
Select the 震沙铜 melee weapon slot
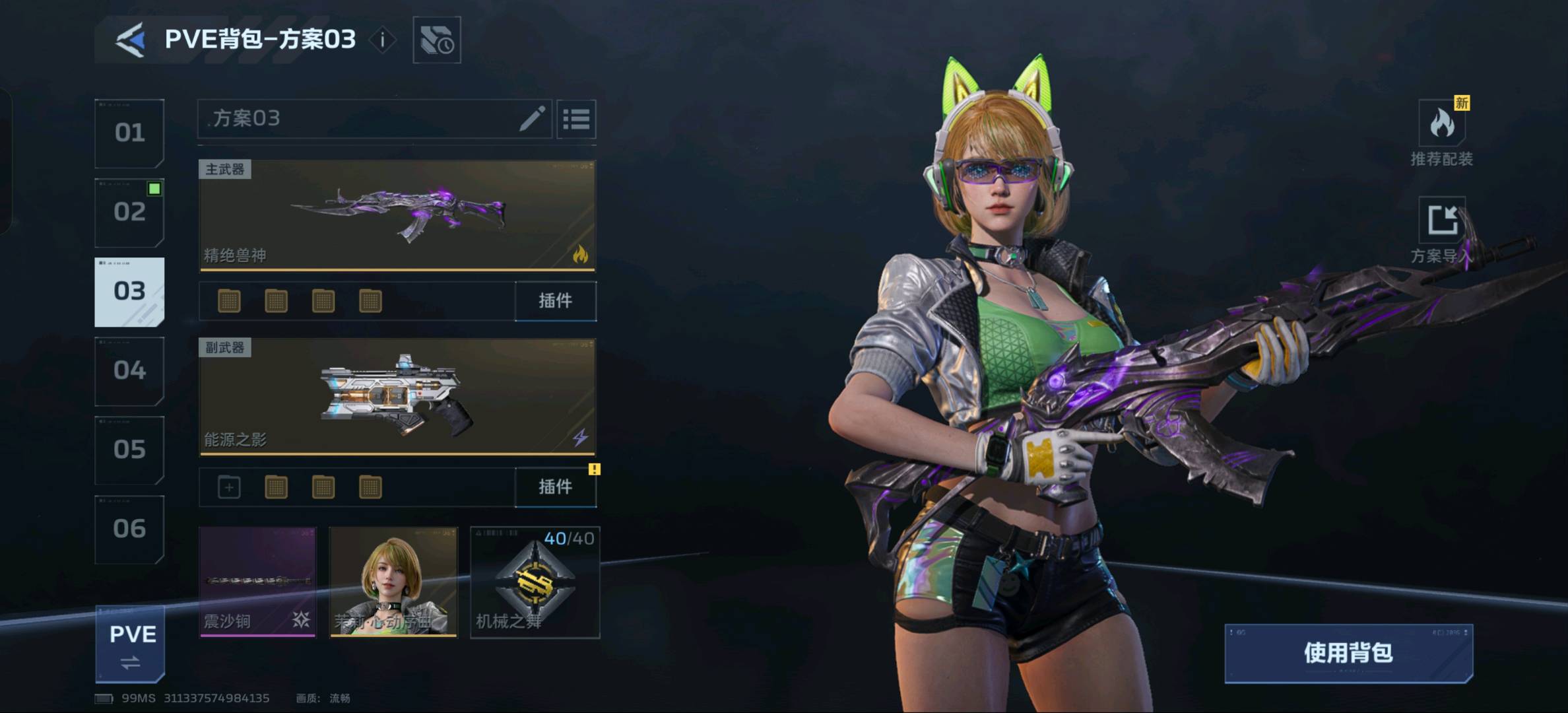pos(257,582)
